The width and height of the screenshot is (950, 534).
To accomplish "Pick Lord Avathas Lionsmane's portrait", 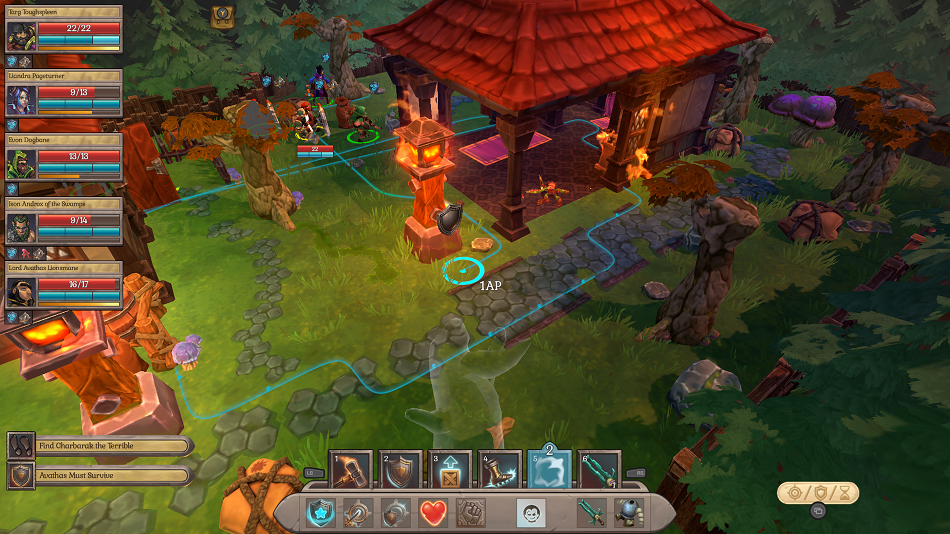I will pos(21,291).
